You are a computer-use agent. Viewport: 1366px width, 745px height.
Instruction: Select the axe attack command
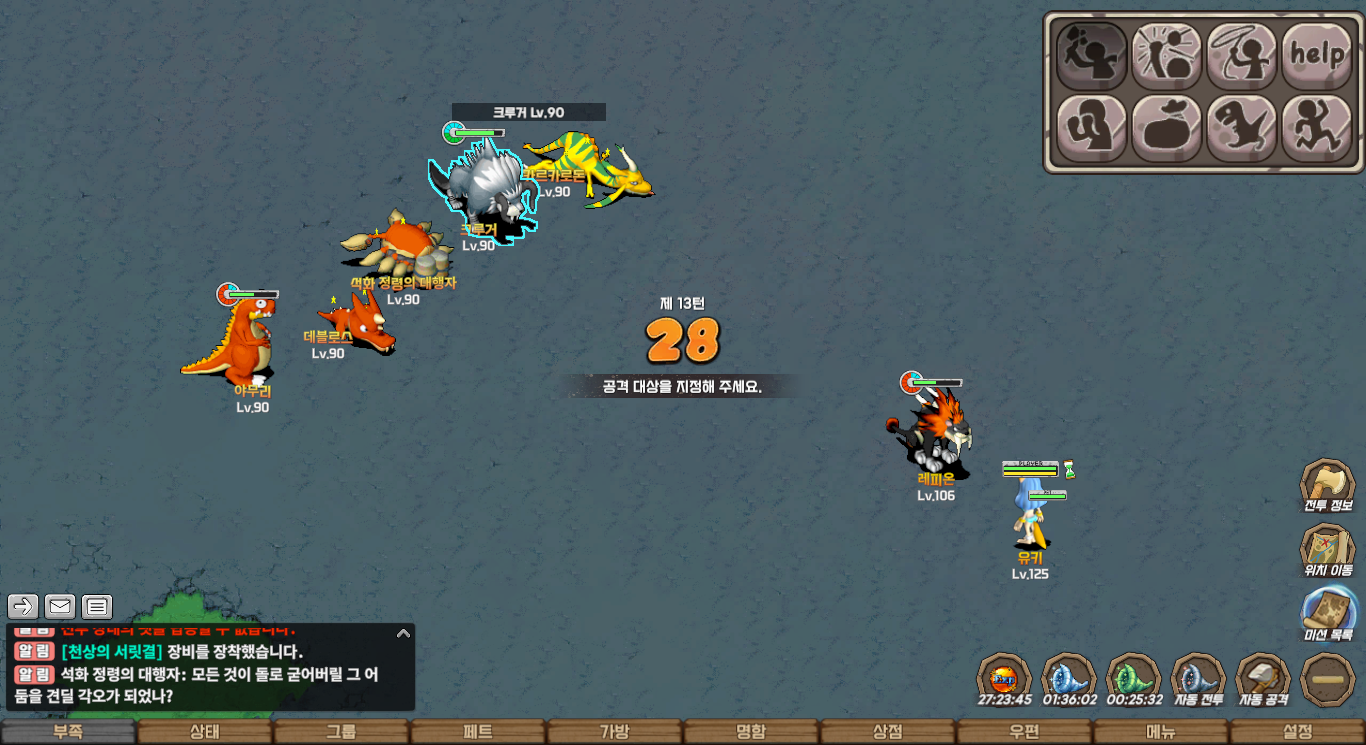(1092, 56)
